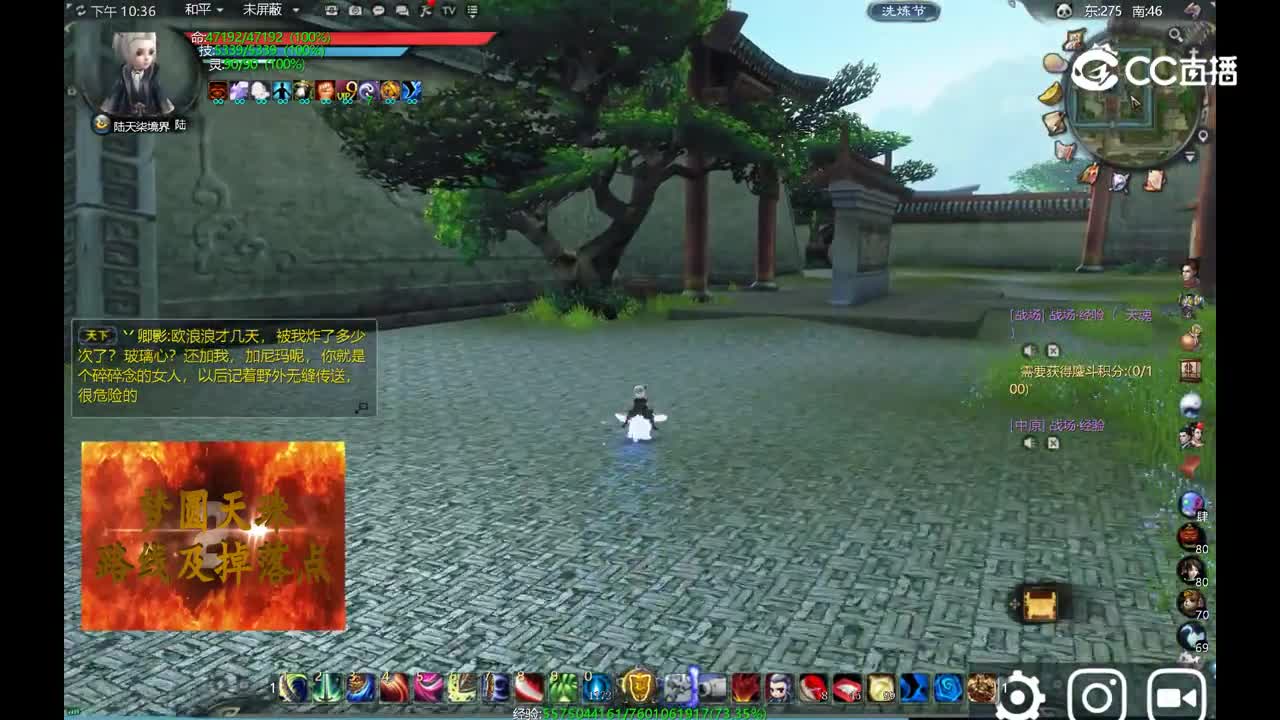Select the 天下 chat channel tag
The image size is (1280, 720).
click(97, 335)
